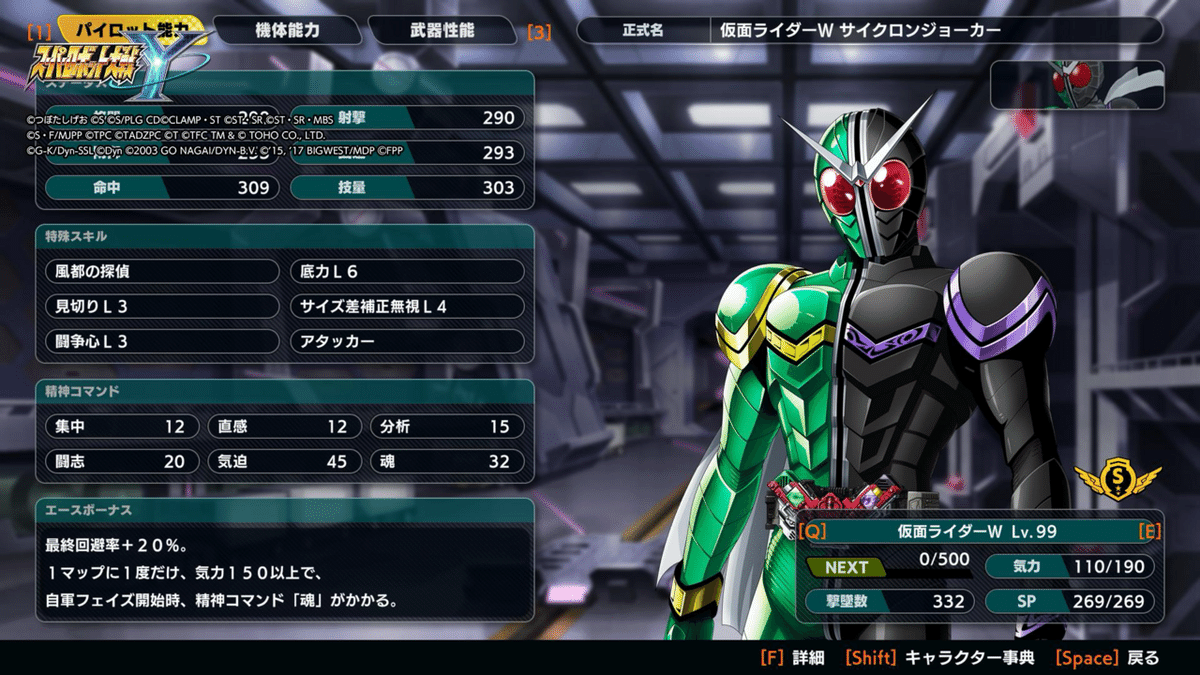This screenshot has height=675, width=1200.
Task: Switch to the 機体能力 tab
Action: click(285, 30)
